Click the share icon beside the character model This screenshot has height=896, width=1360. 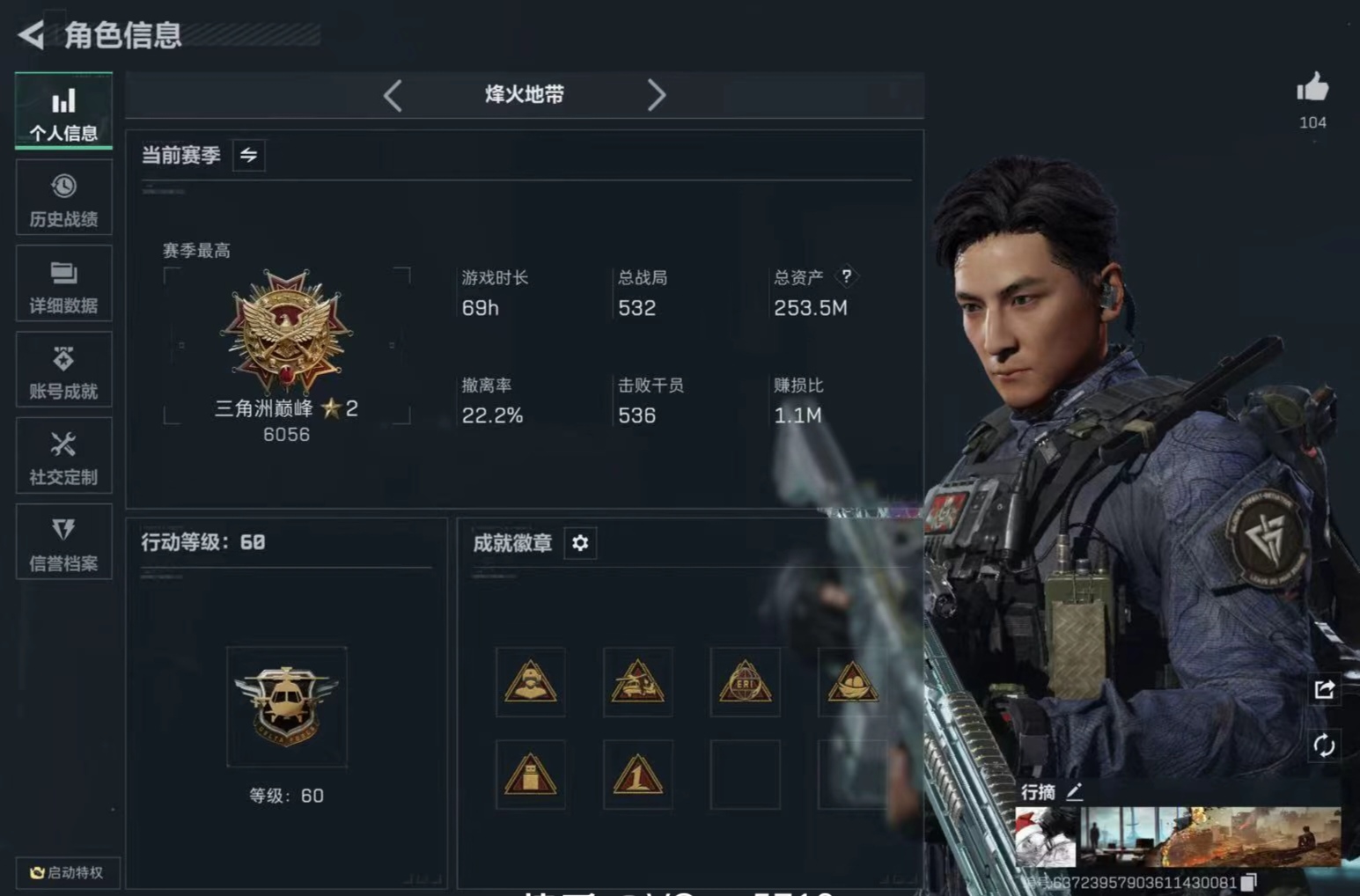click(1325, 689)
